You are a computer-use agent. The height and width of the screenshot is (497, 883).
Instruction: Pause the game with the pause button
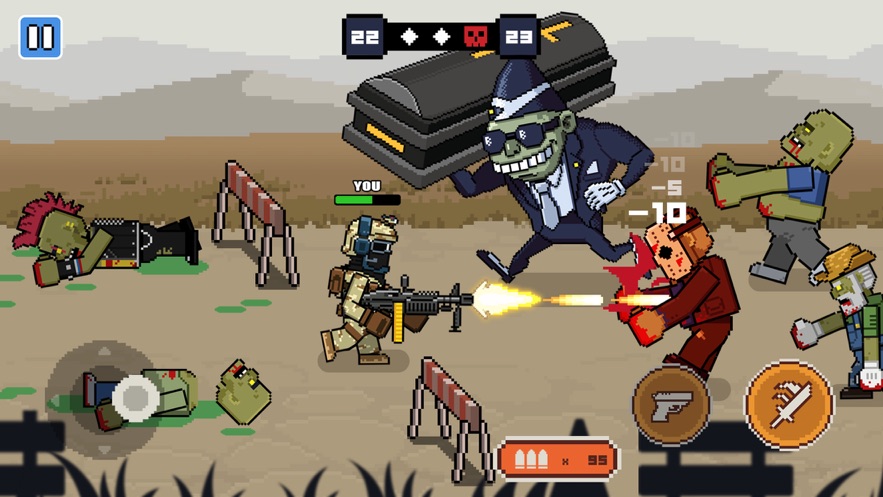point(41,38)
